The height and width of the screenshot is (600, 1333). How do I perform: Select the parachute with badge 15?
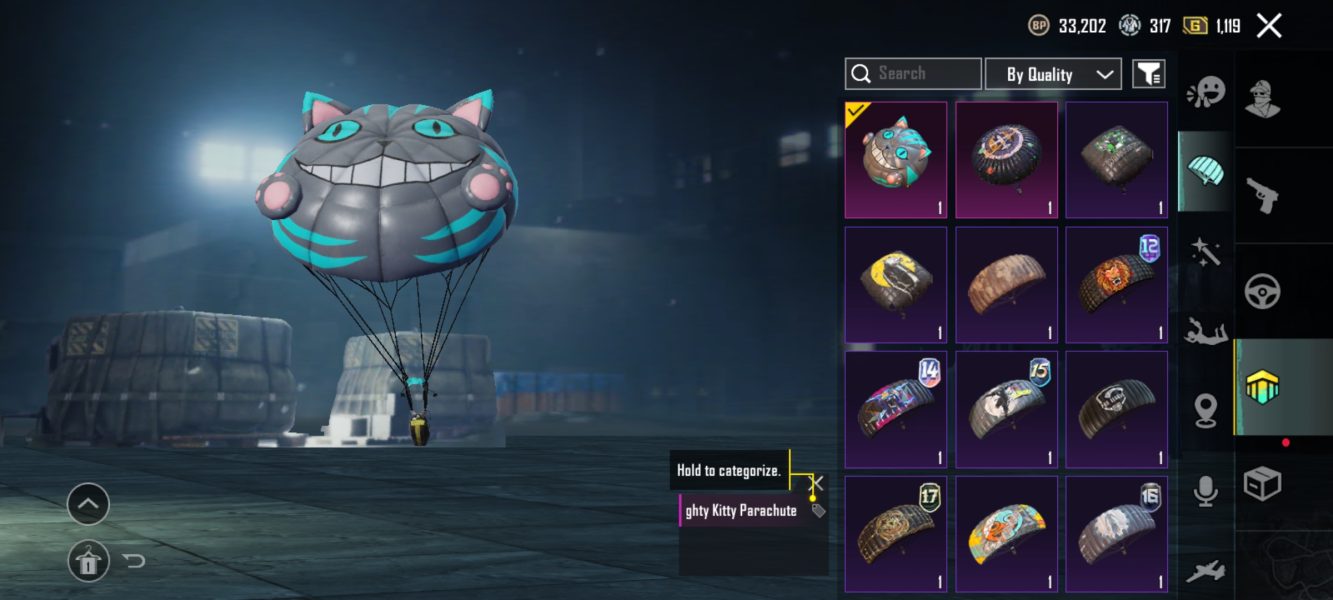tap(1006, 409)
